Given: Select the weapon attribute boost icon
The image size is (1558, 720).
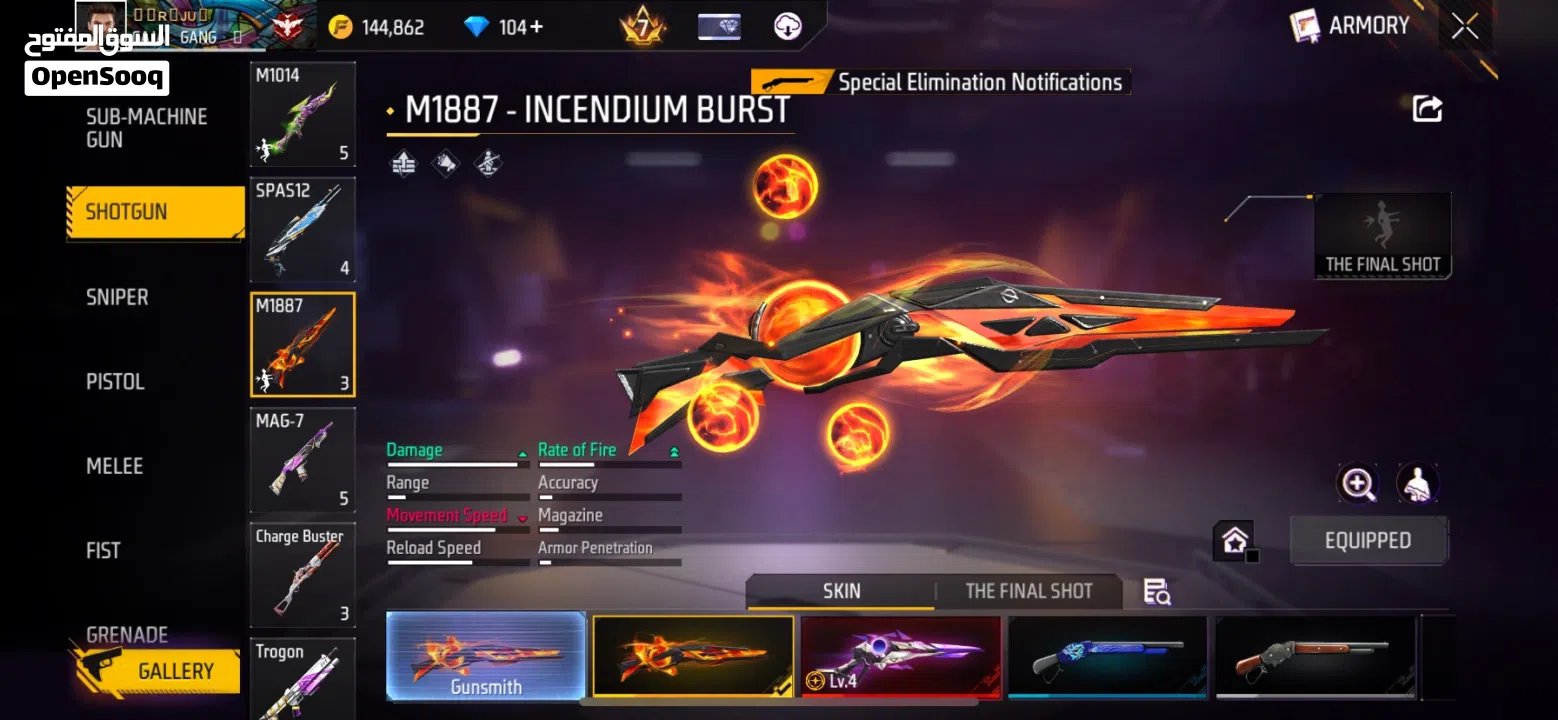Looking at the screenshot, I should (404, 162).
